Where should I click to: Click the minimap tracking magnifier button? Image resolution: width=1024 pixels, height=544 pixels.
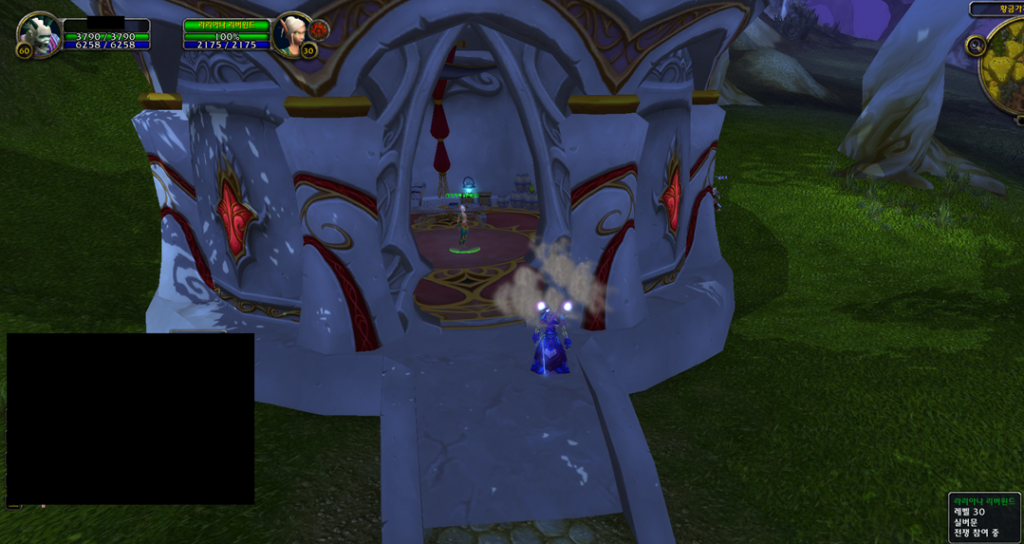[976, 45]
